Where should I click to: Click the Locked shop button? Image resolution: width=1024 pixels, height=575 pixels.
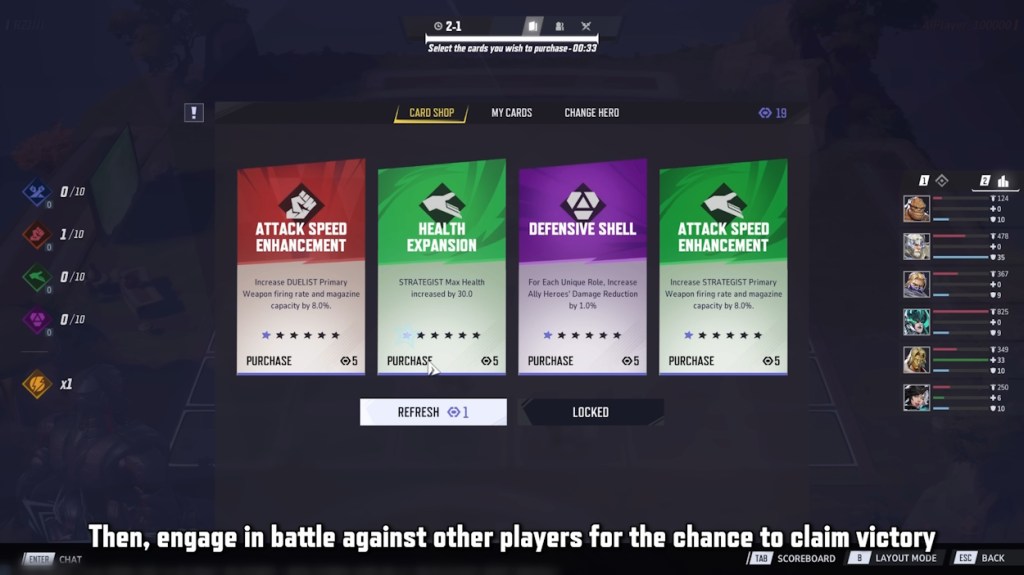tap(591, 412)
